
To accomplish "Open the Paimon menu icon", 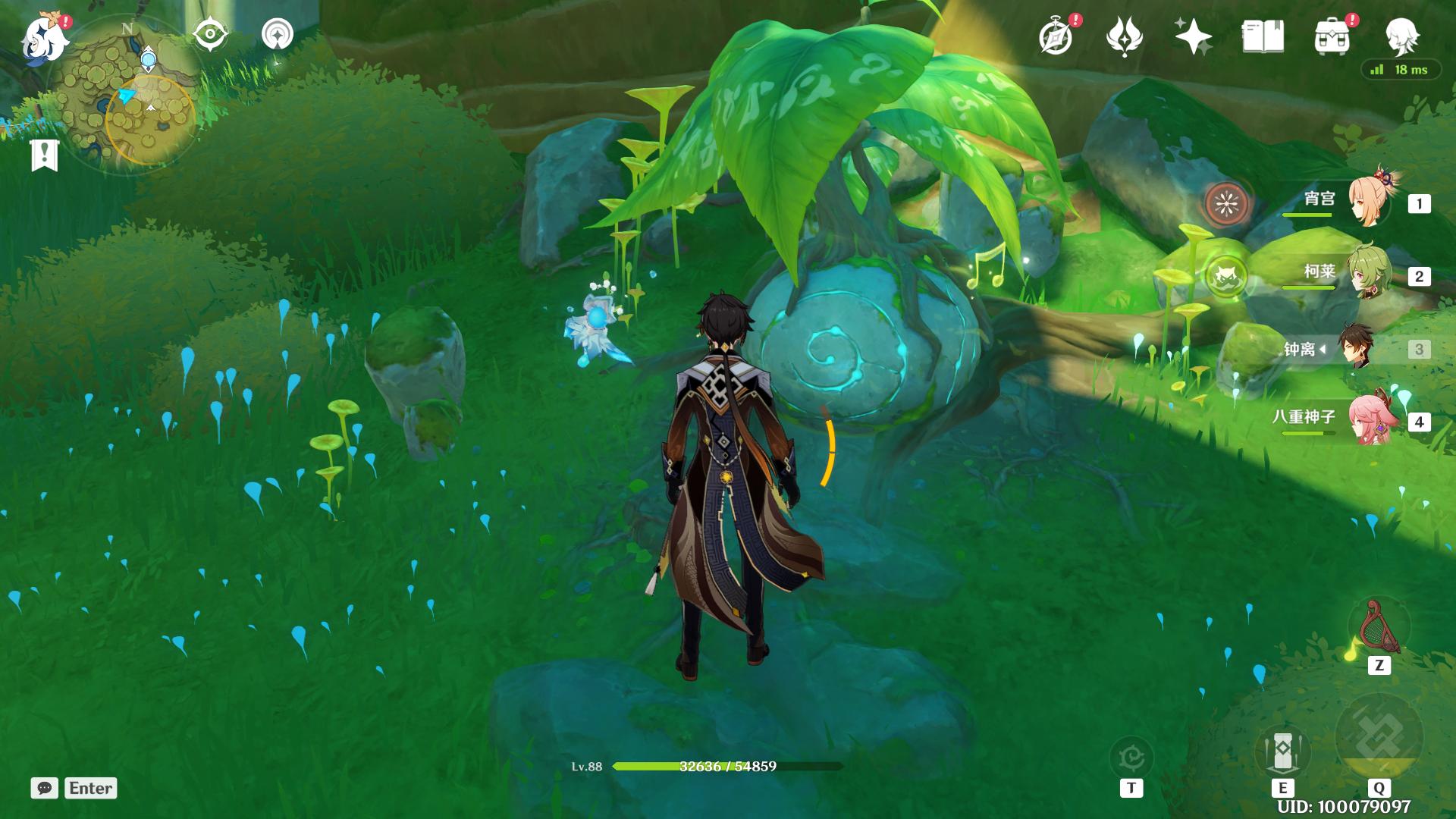I will point(44,38).
